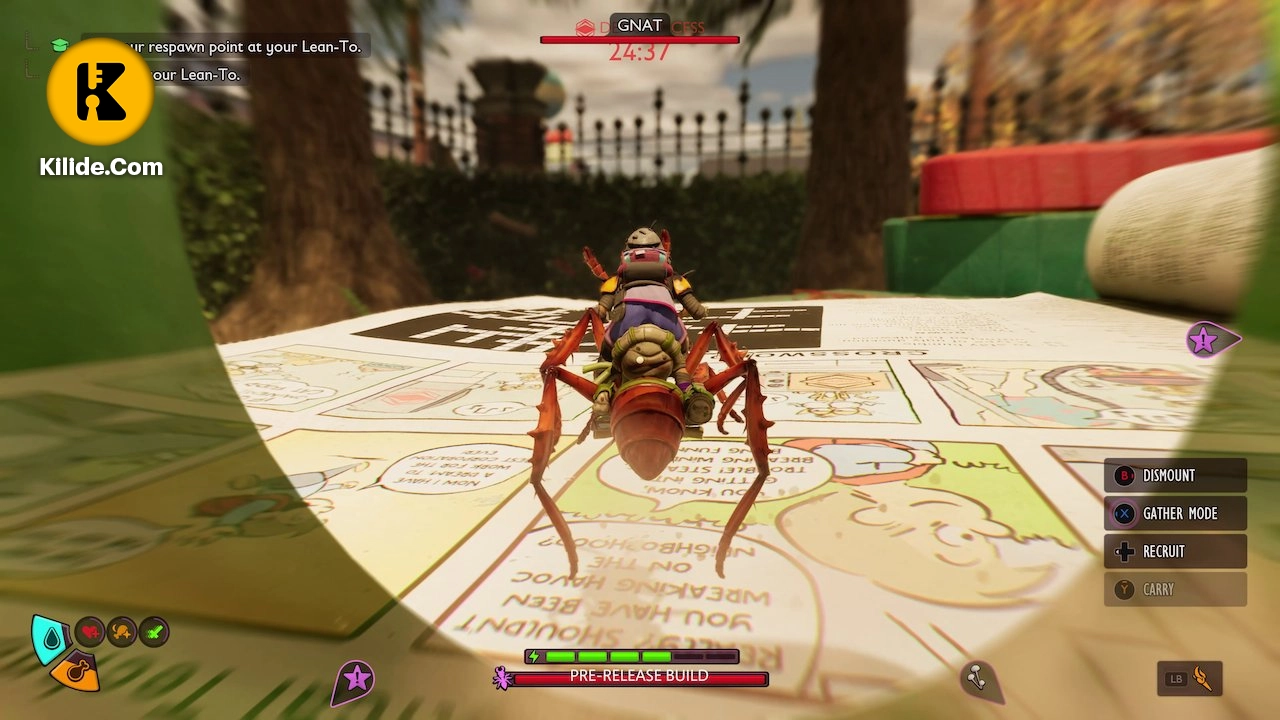The height and width of the screenshot is (720, 1280).
Task: Select the green sword buff icon
Action: [x=154, y=632]
